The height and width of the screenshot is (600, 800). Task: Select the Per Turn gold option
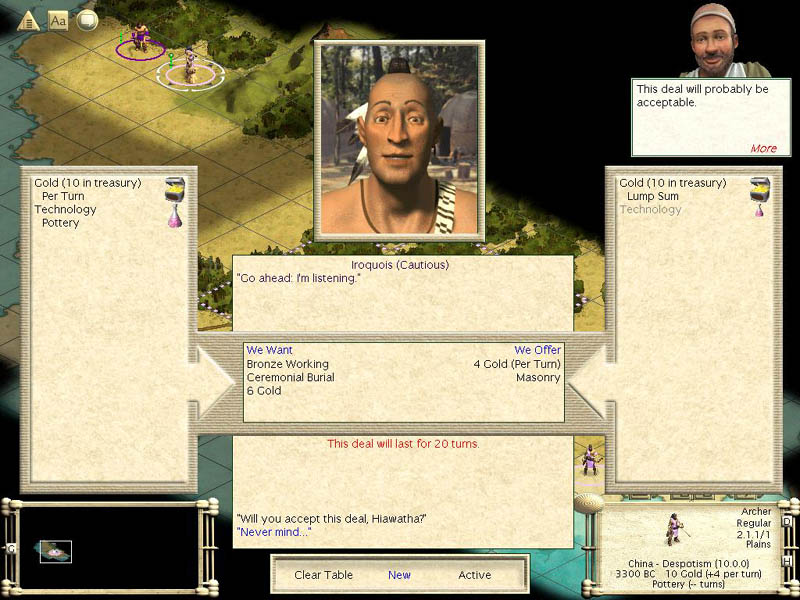tap(63, 197)
